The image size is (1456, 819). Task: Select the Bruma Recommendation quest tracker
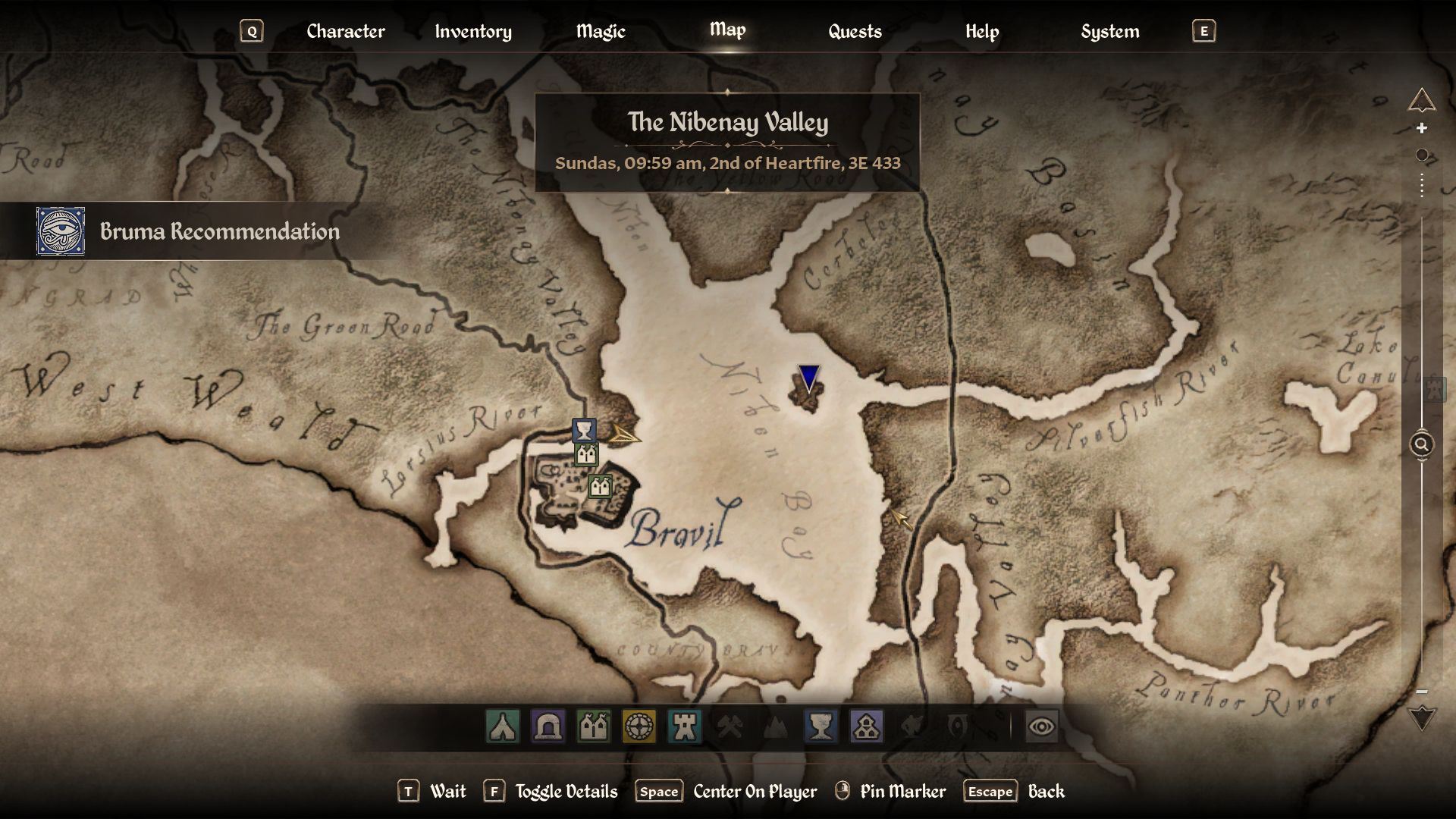coord(219,231)
